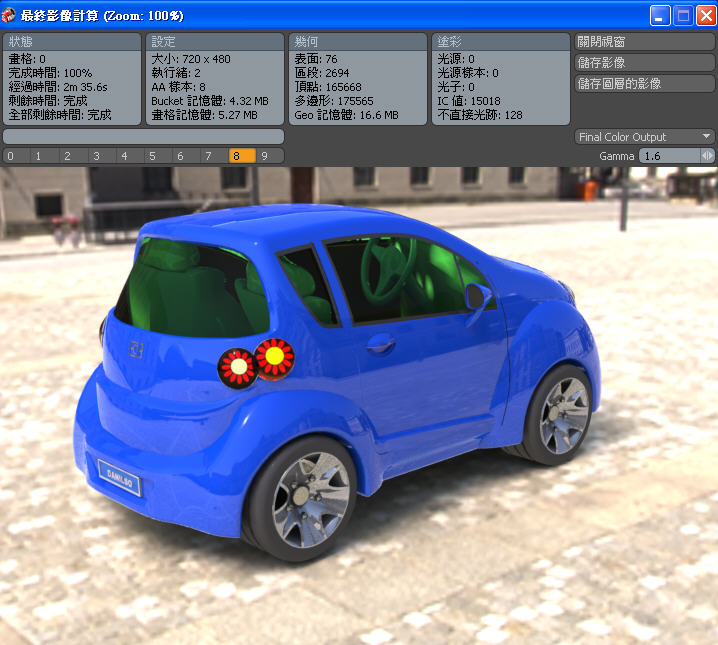718x645 pixels.
Task: Switch to render slot 0
Action: coord(10,156)
